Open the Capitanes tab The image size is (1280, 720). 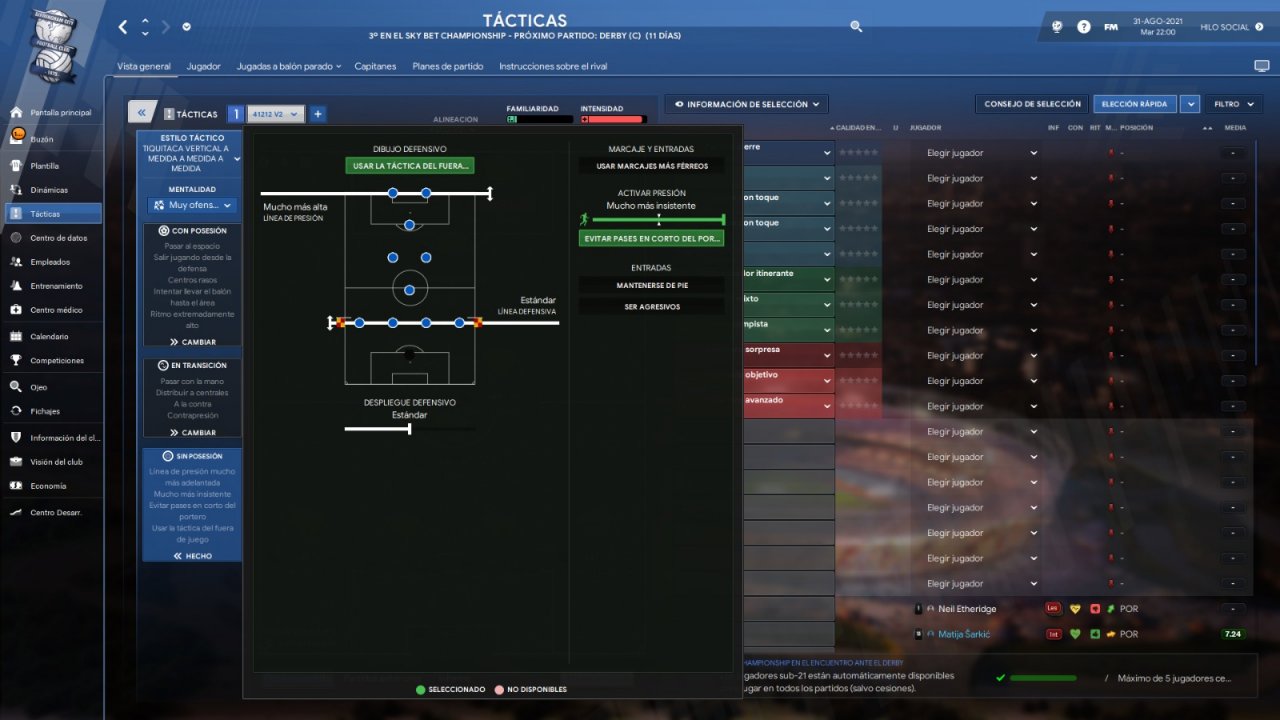pos(375,66)
